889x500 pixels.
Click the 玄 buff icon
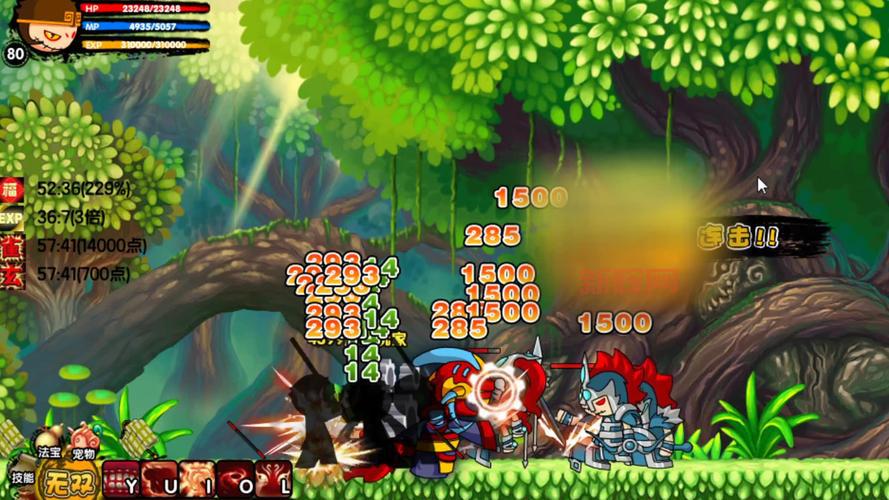12,274
